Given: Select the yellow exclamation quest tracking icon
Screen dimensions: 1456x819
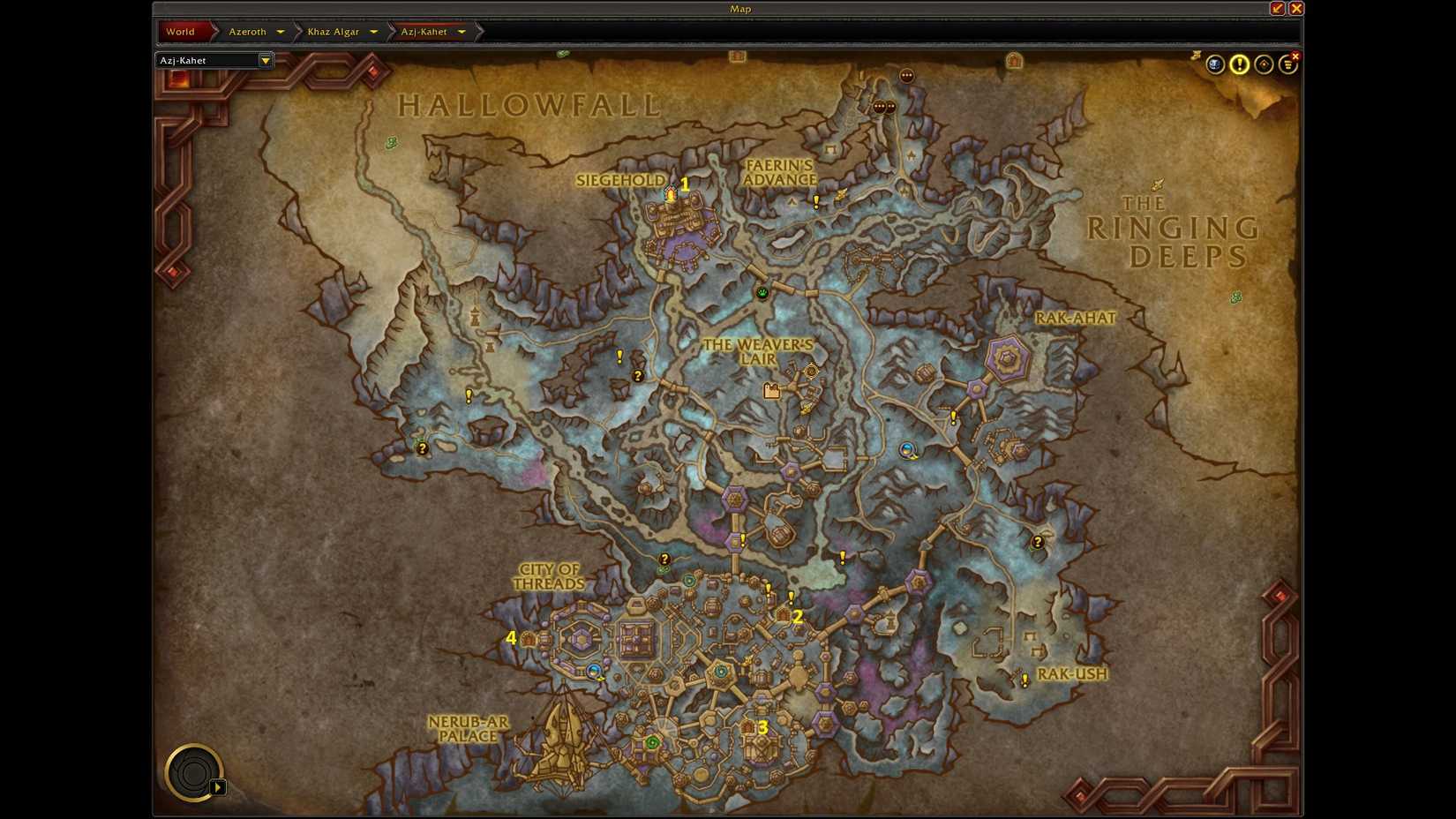Looking at the screenshot, I should coord(1238,64).
